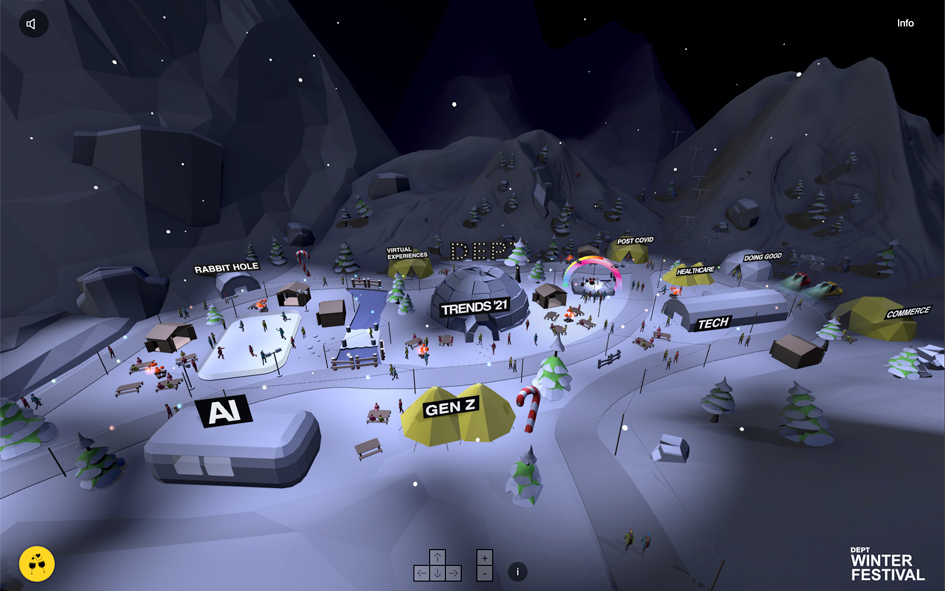Viewport: 945px width, 591px height.
Task: Pan left using the left arrow button
Action: coord(421,573)
